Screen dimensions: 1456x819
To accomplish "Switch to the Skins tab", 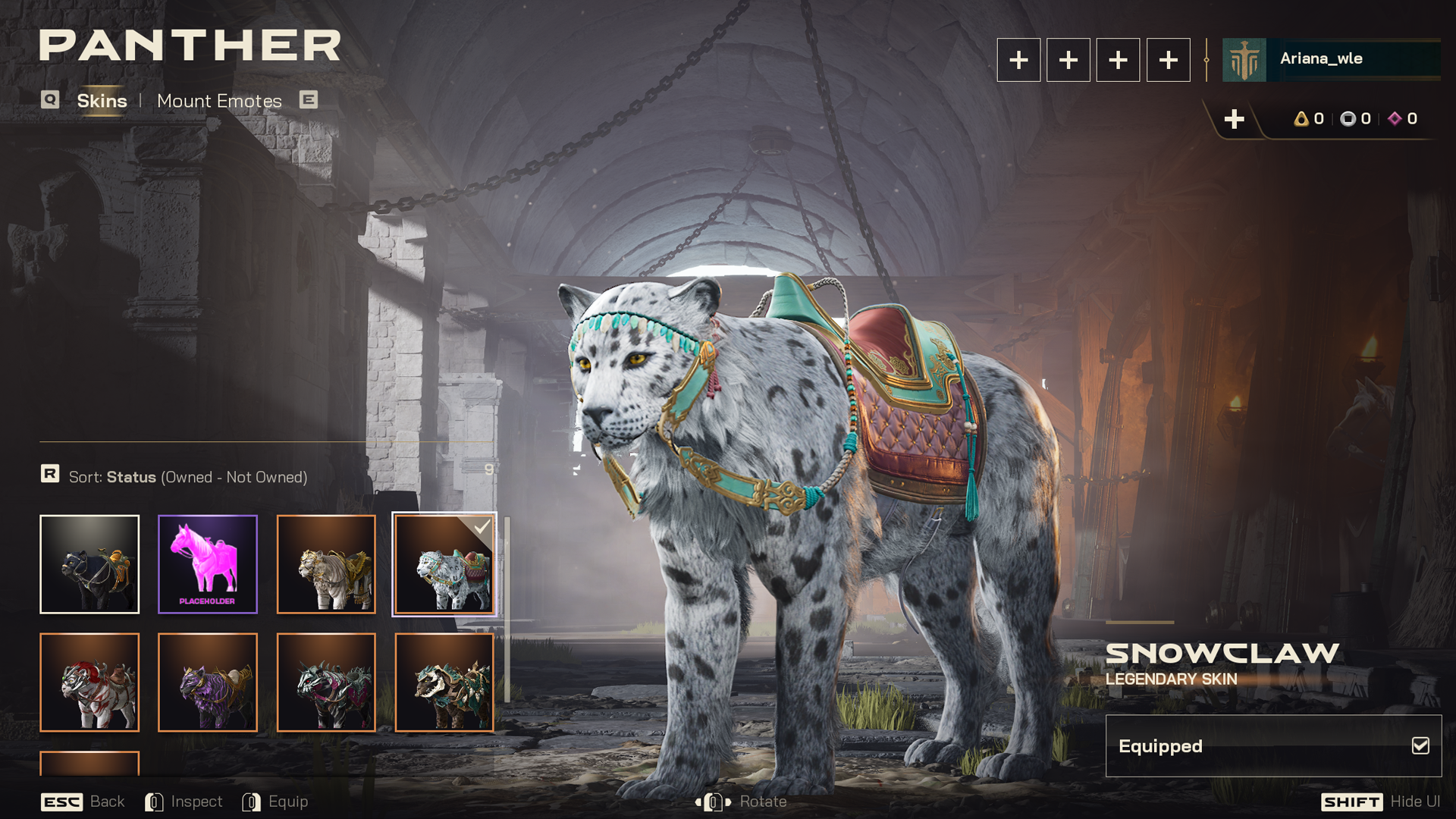I will pyautogui.click(x=102, y=101).
